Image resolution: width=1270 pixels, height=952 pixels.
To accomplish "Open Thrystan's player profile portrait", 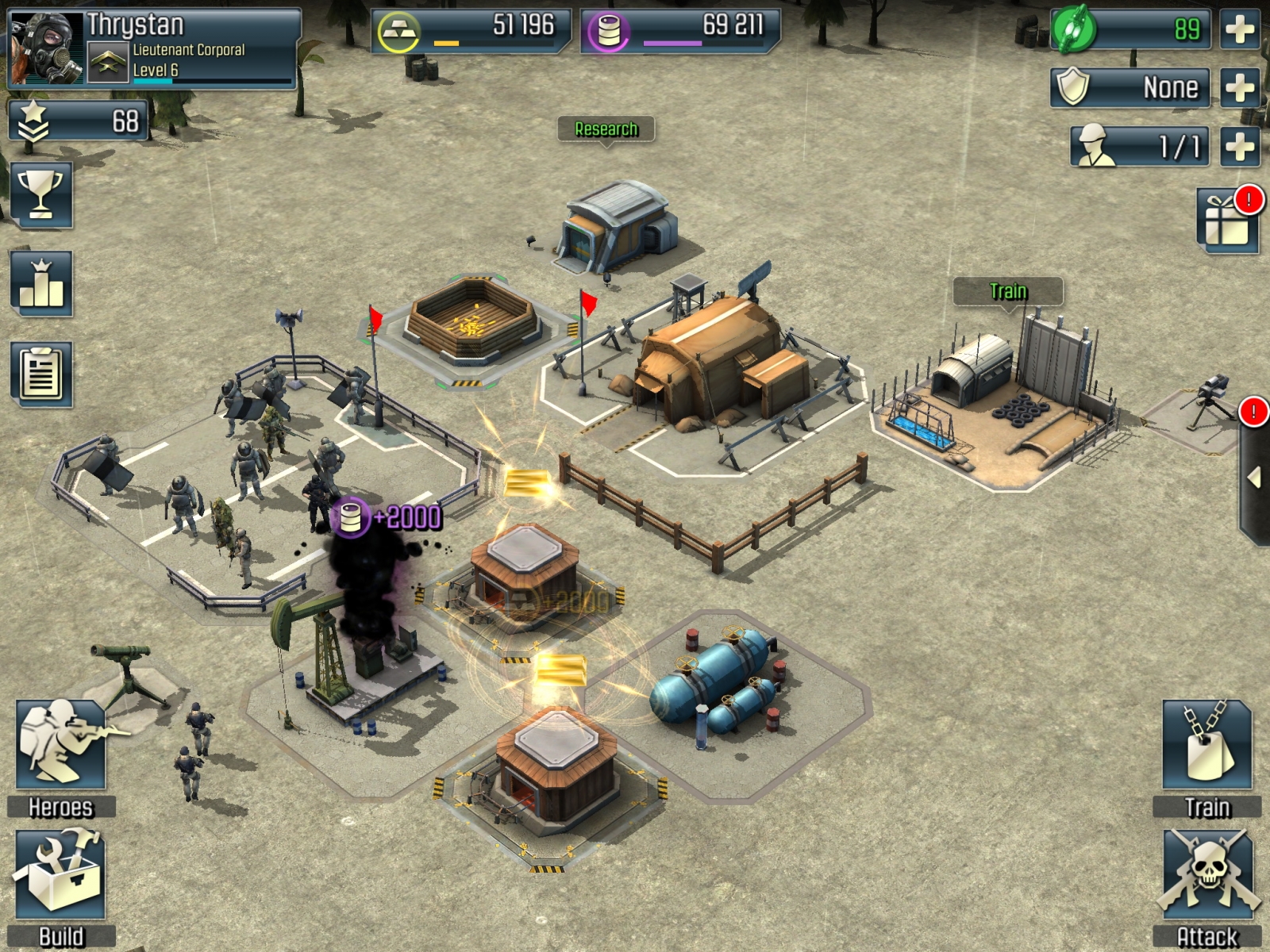I will pyautogui.click(x=46, y=48).
